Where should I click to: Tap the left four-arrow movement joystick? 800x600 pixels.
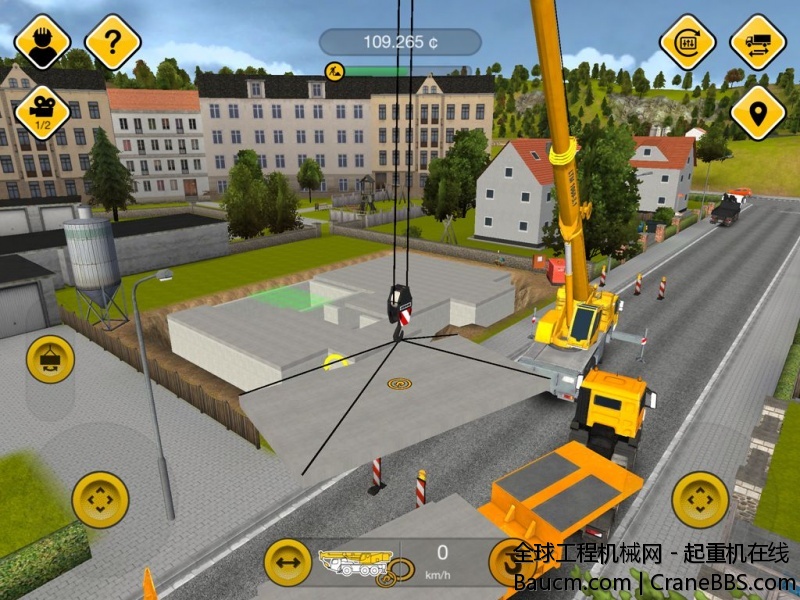[x=100, y=499]
